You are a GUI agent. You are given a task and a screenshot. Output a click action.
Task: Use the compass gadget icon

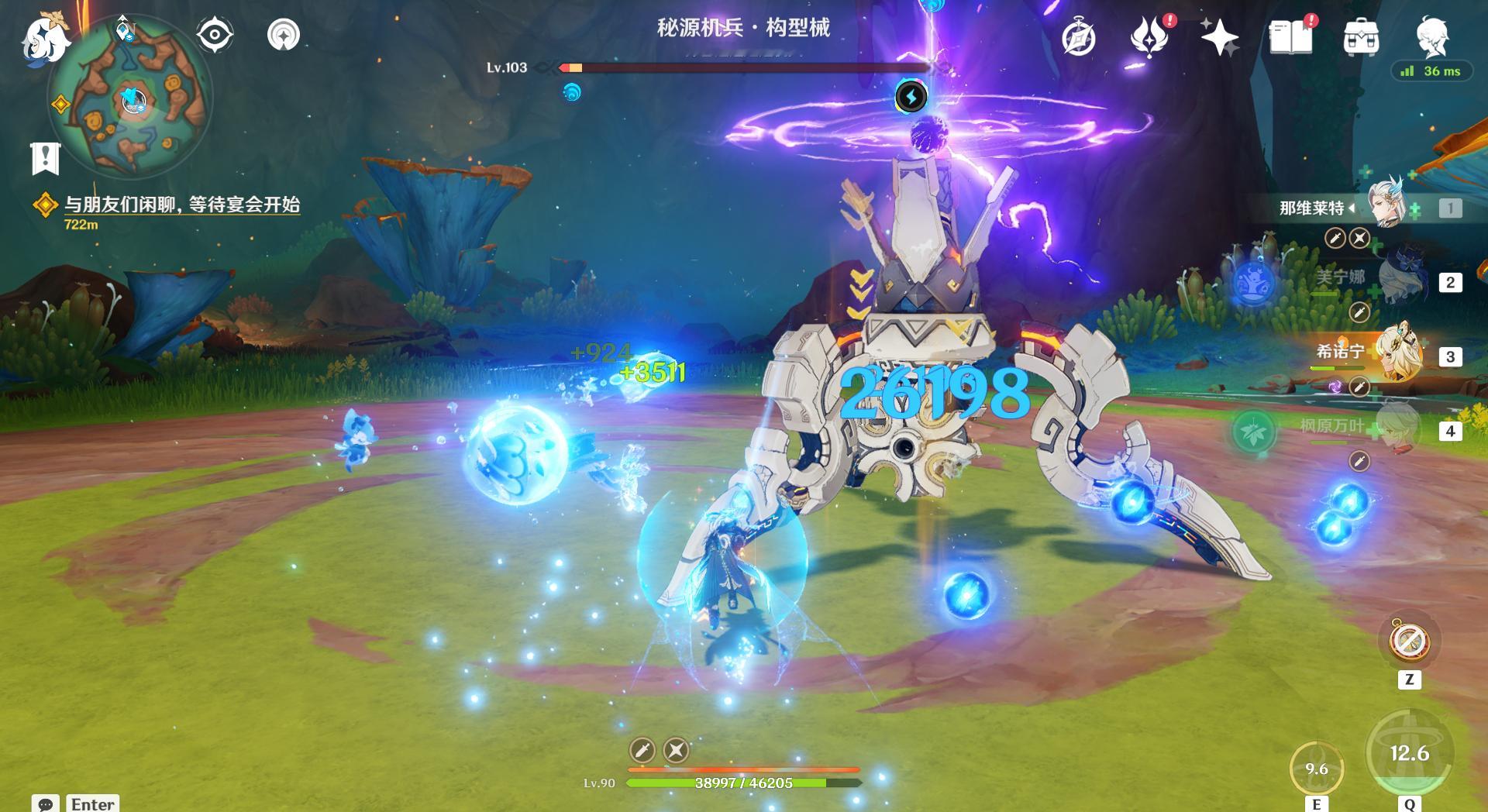1409,641
